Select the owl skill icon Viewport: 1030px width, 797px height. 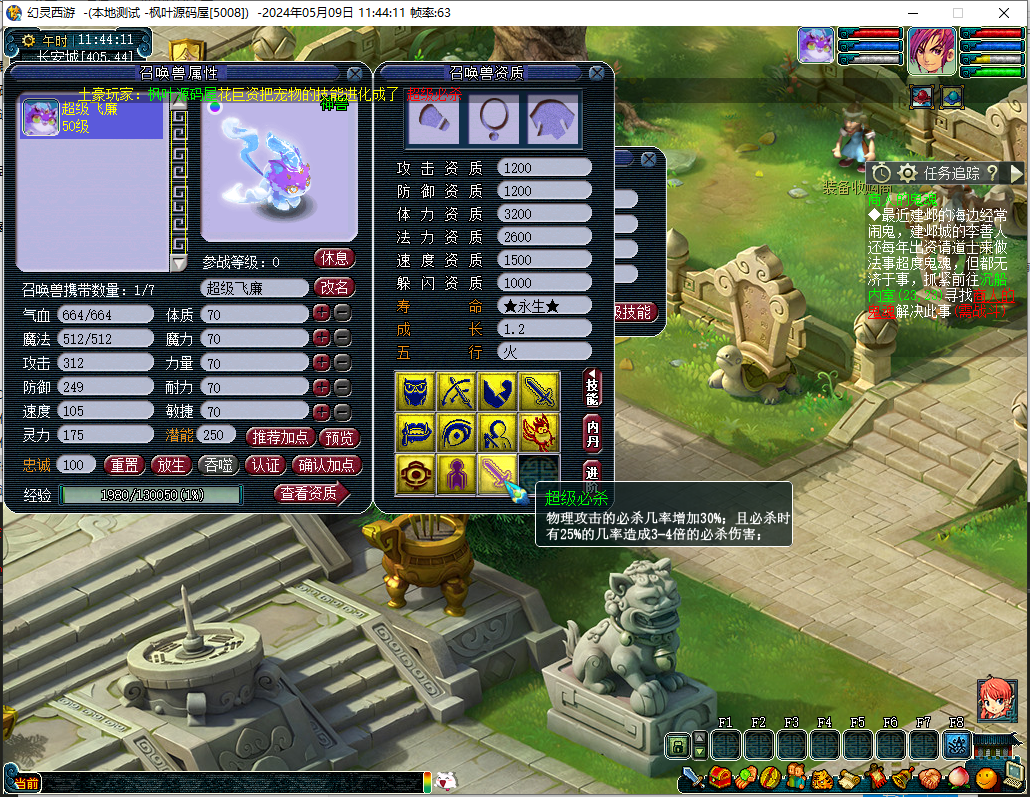click(414, 390)
